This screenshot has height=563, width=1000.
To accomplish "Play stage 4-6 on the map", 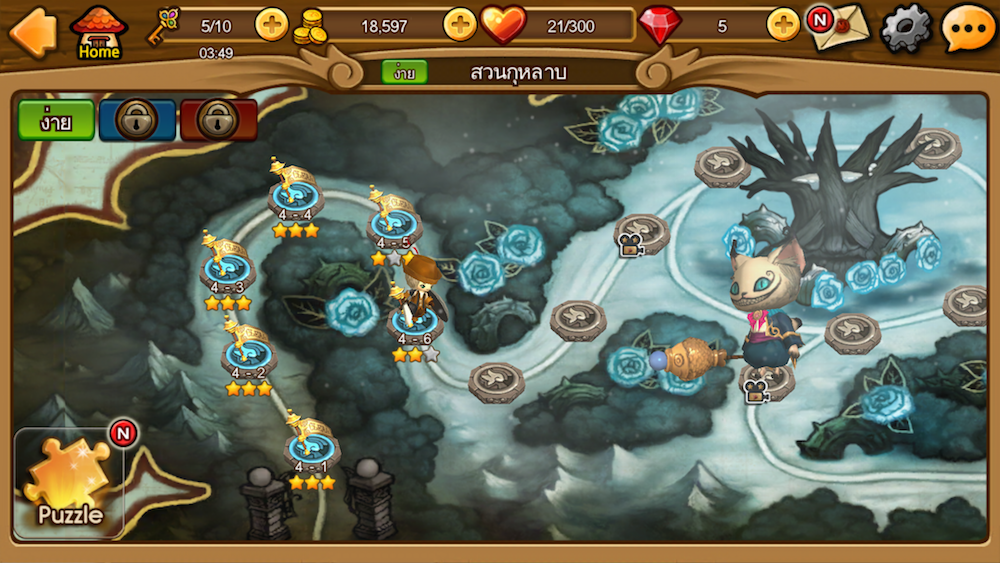I will [414, 322].
